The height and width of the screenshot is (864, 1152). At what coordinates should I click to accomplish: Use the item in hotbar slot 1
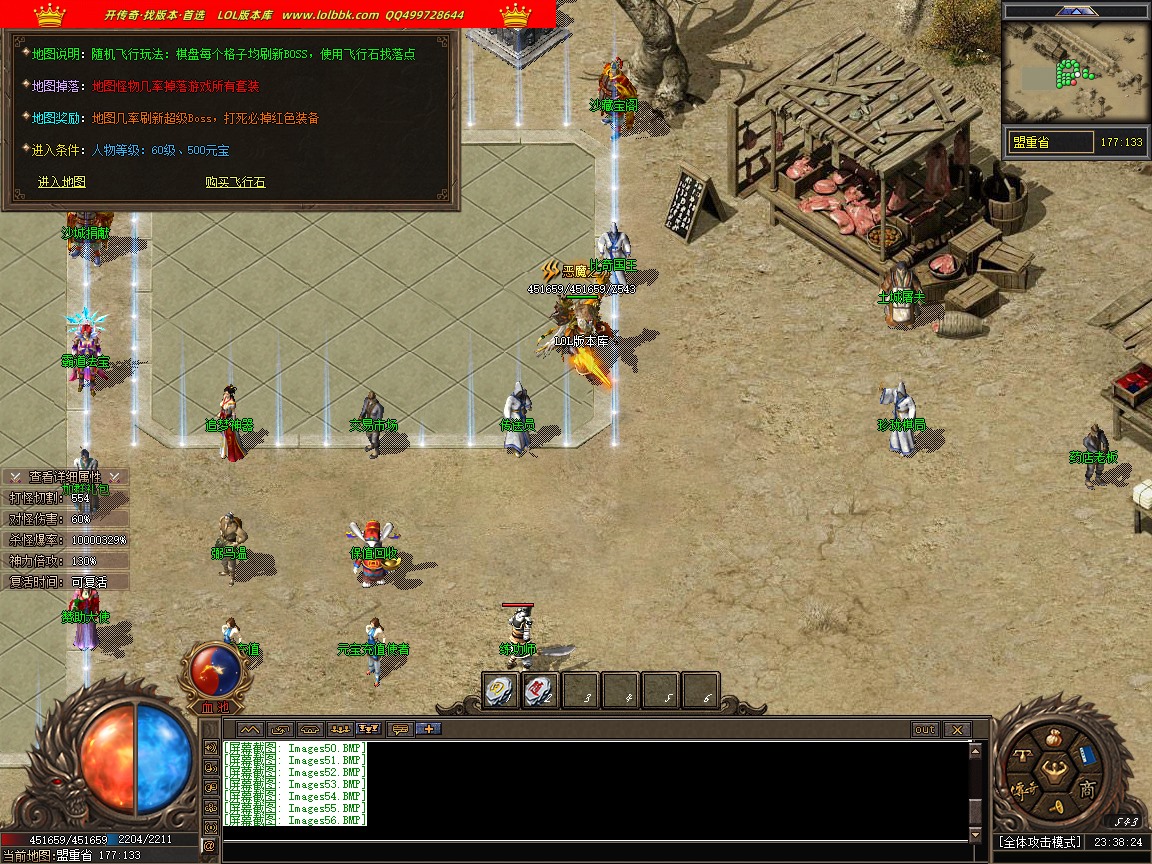[500, 690]
